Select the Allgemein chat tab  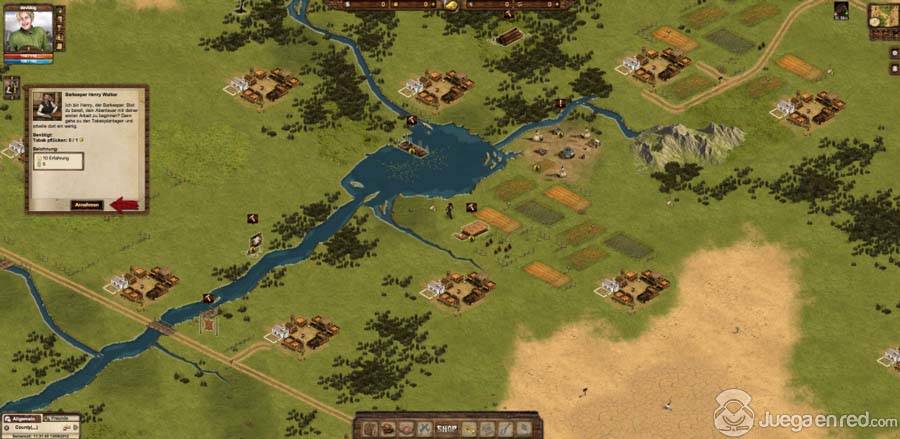[x=21, y=417]
